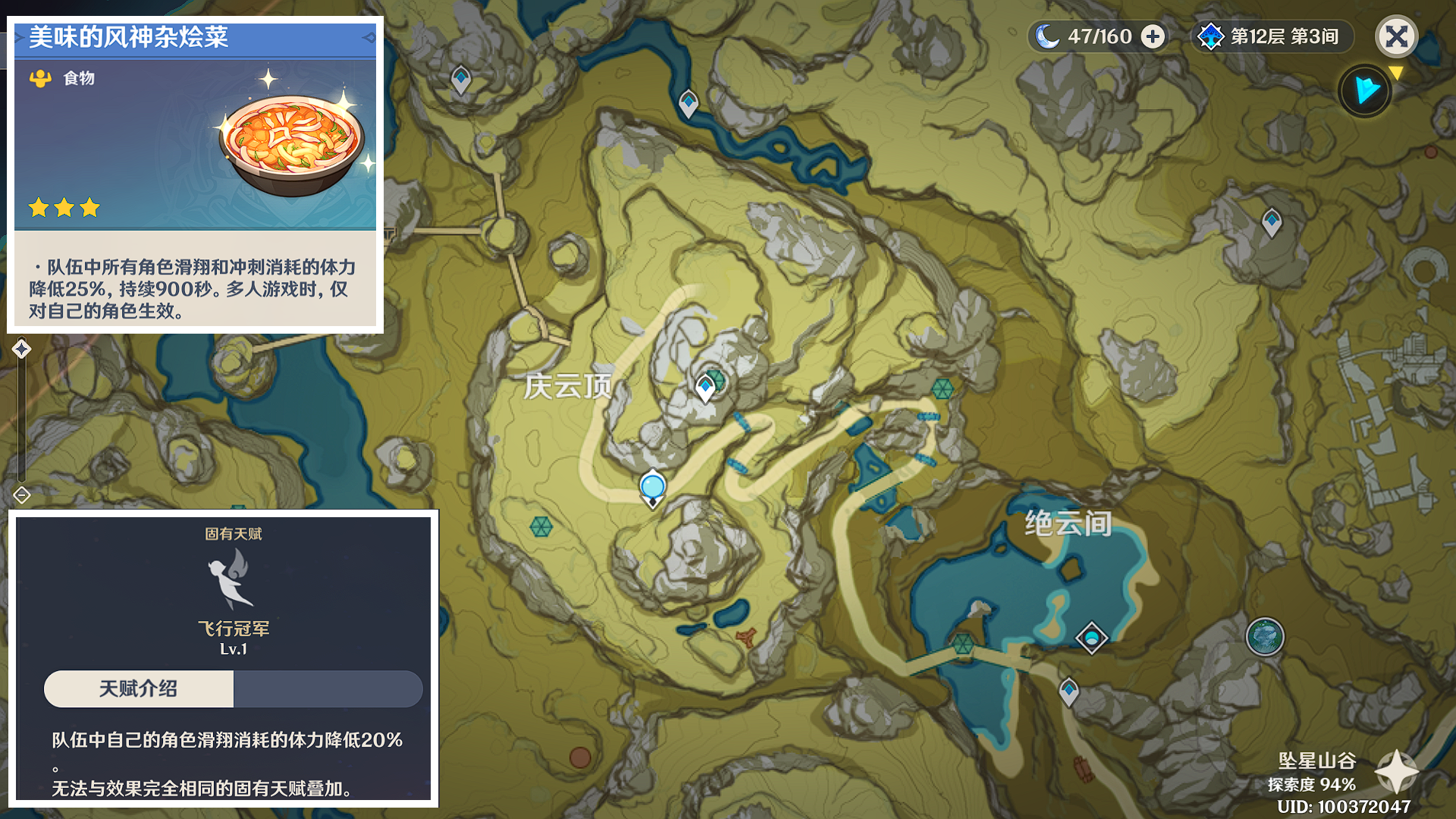Image resolution: width=1456 pixels, height=819 pixels.
Task: Click the blue arrow quest navigation icon
Action: pos(1365,91)
